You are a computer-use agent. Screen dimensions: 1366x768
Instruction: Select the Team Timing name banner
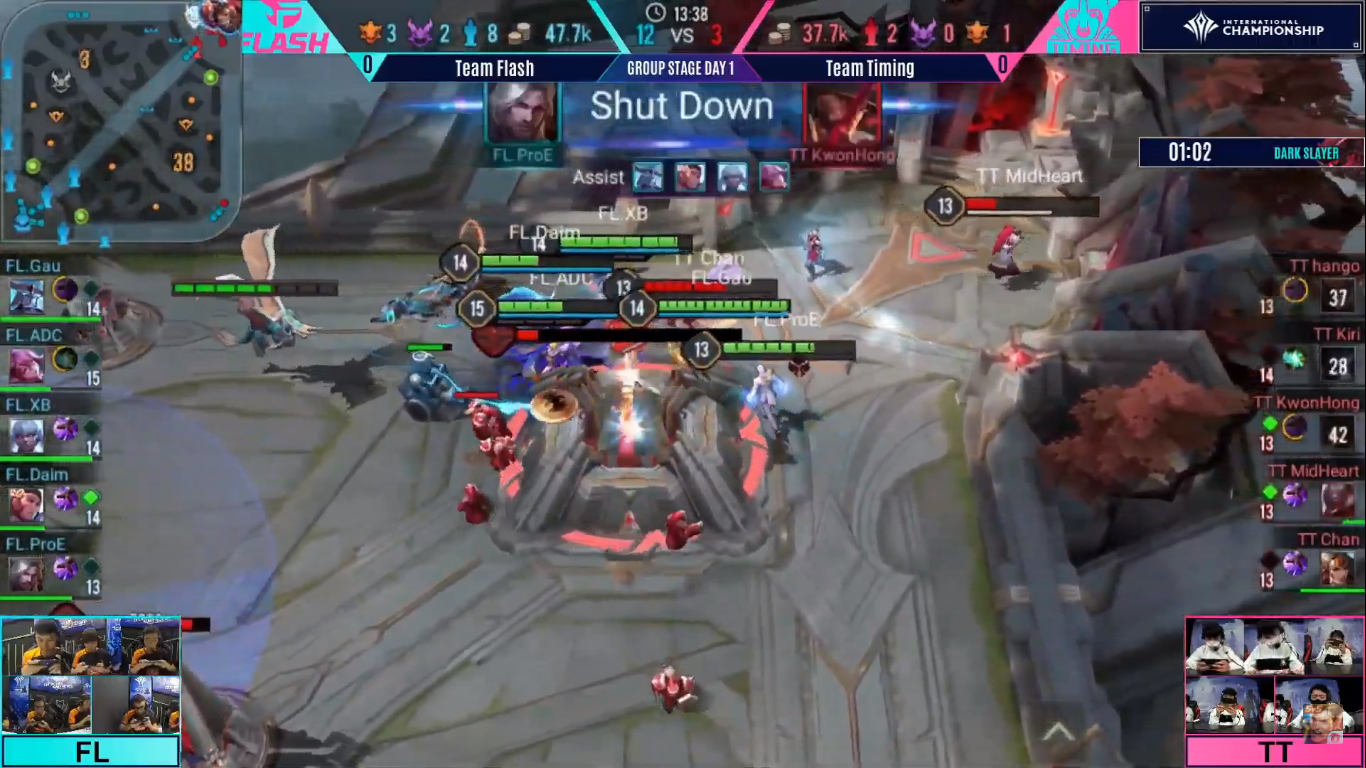(869, 68)
